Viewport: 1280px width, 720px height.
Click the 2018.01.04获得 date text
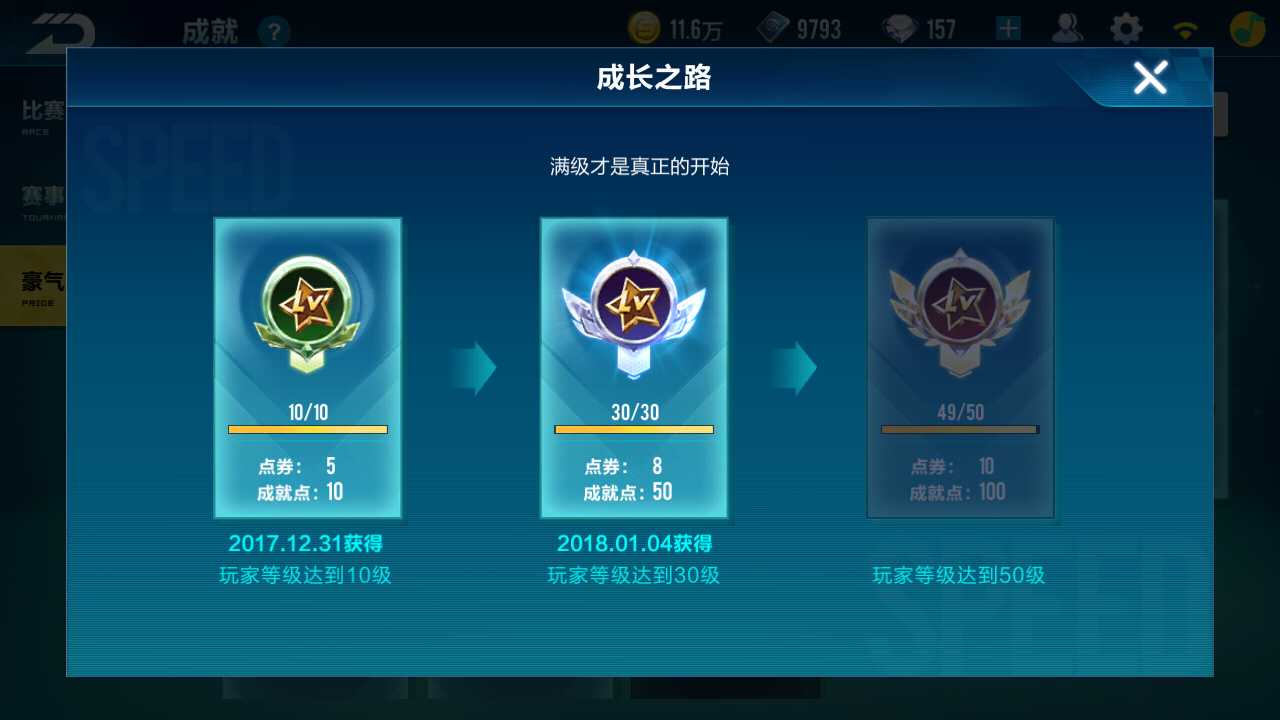click(634, 545)
